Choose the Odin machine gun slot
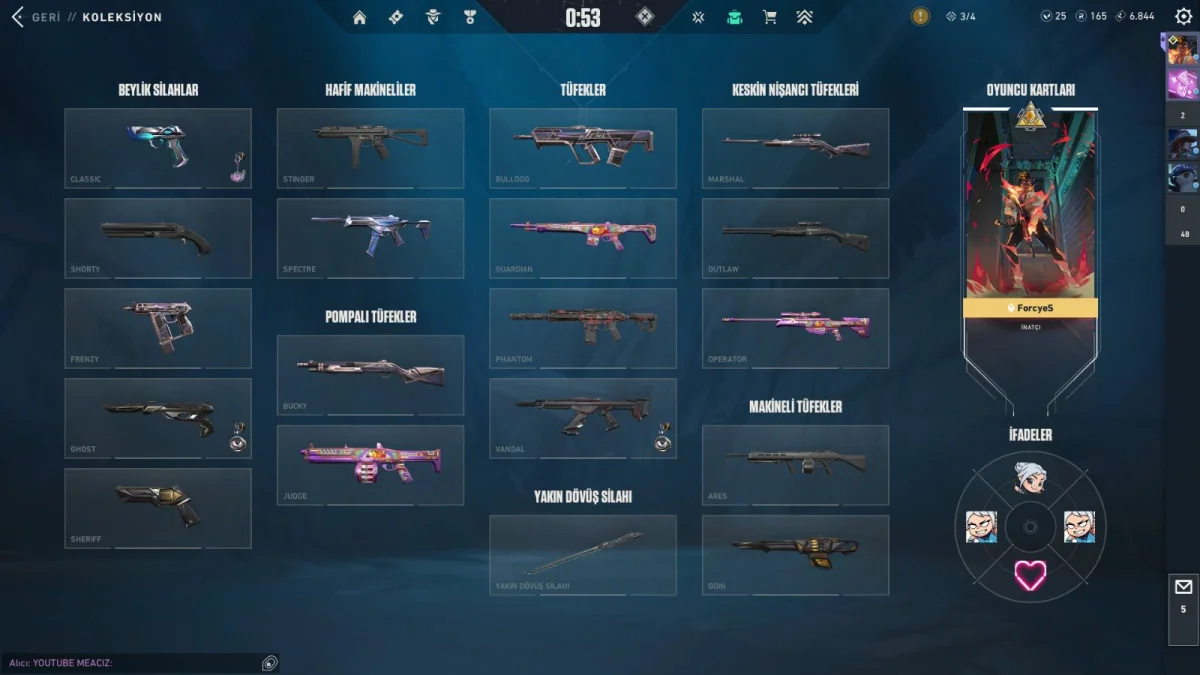Screen dimensions: 1200x675 click(x=795, y=554)
